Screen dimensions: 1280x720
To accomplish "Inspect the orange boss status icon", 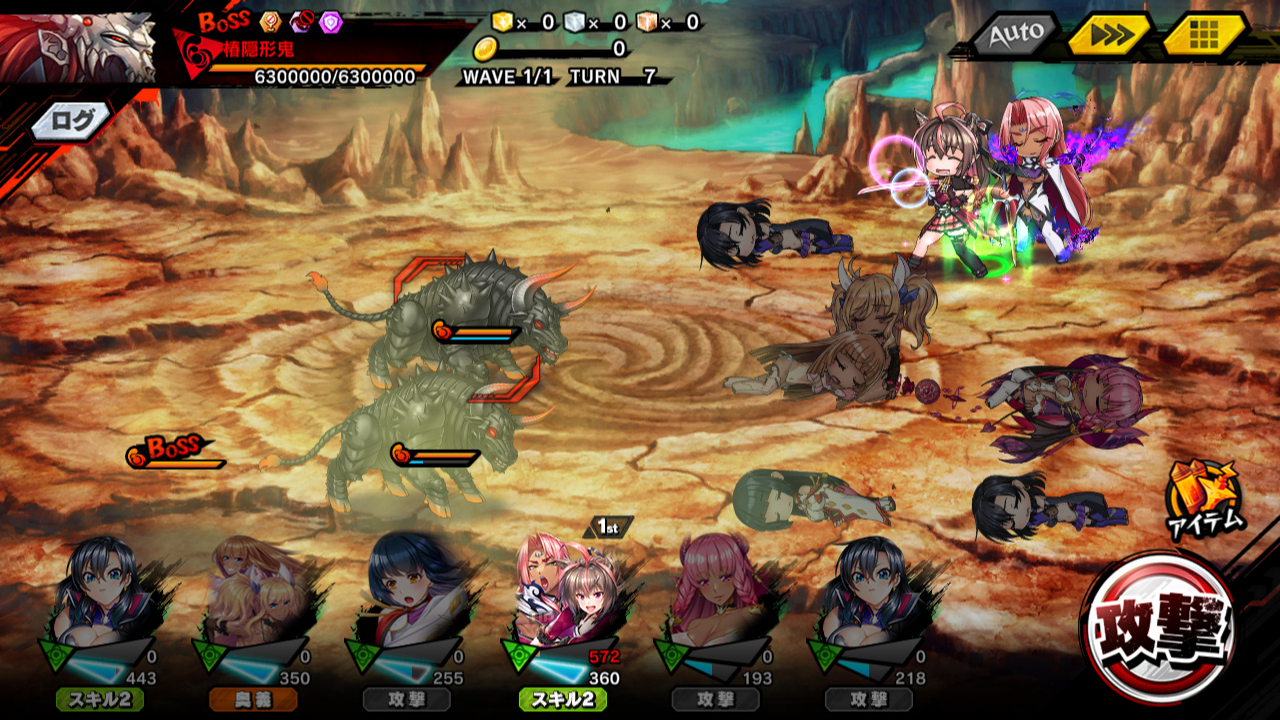I will (x=270, y=22).
